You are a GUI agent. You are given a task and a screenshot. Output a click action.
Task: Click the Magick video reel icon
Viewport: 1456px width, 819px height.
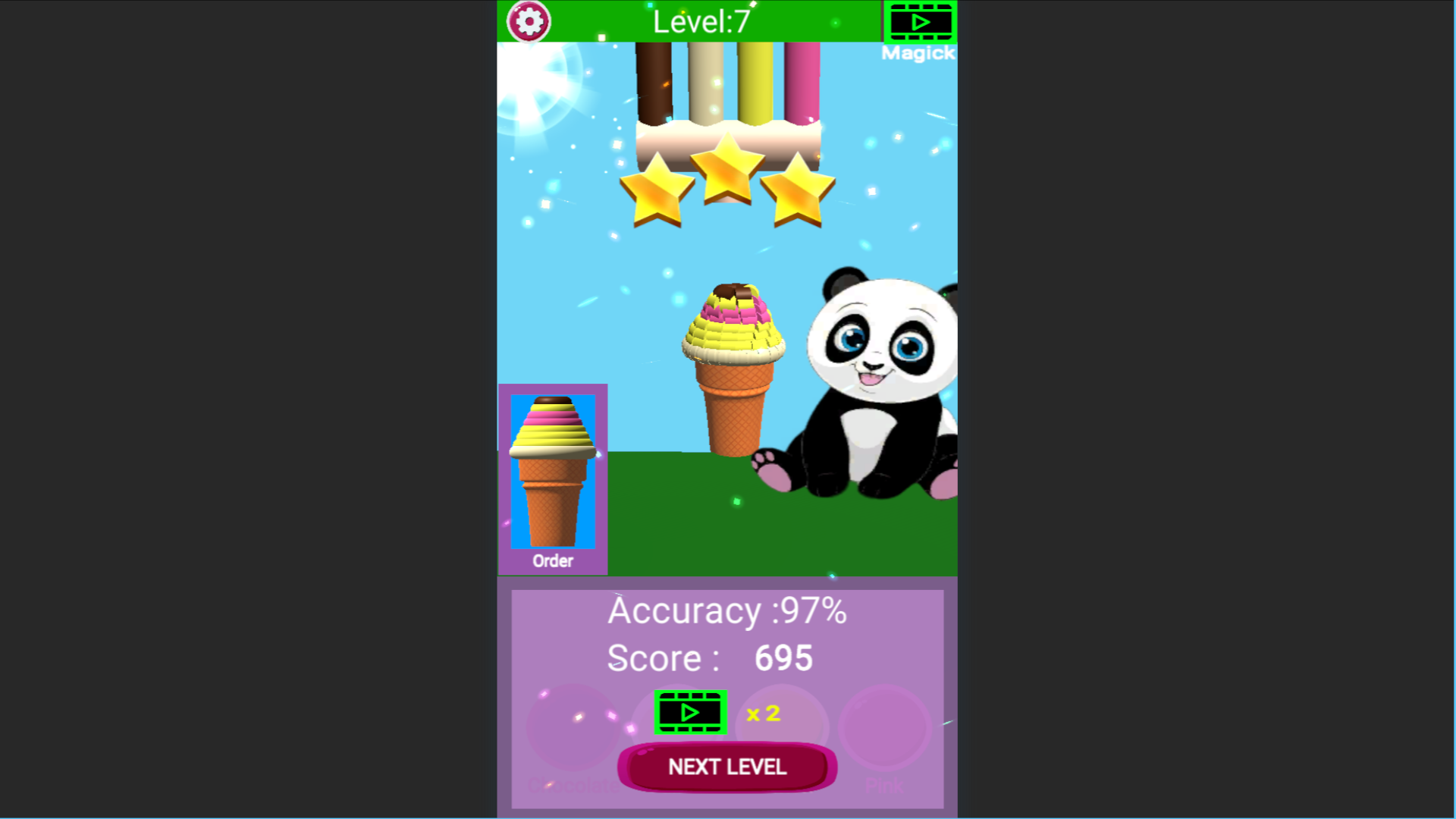pyautogui.click(x=919, y=21)
